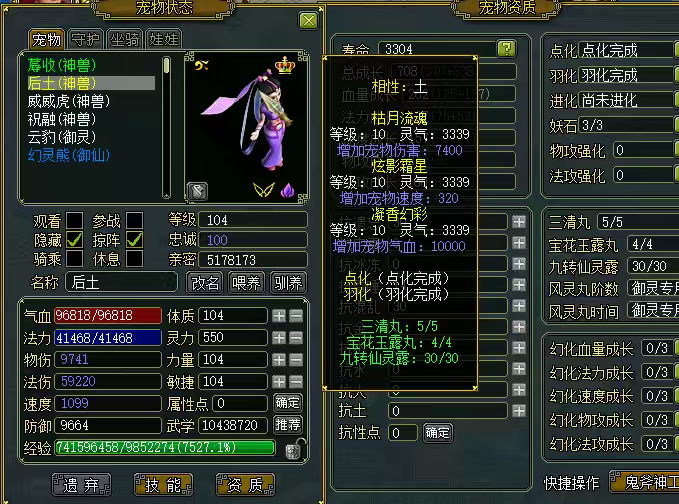Viewport: 679px width, 504px height.
Task: Select 幻灵熊(御仙) in the pet list
Action: 69,155
